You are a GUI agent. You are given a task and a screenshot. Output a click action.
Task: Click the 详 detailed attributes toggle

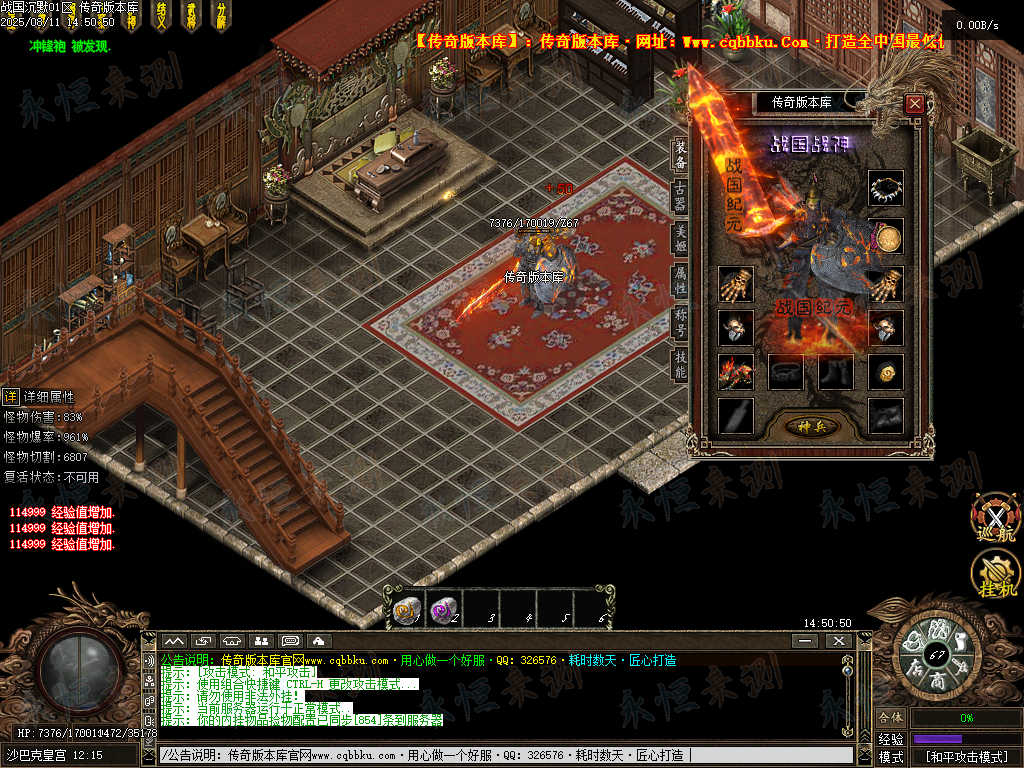(x=10, y=396)
